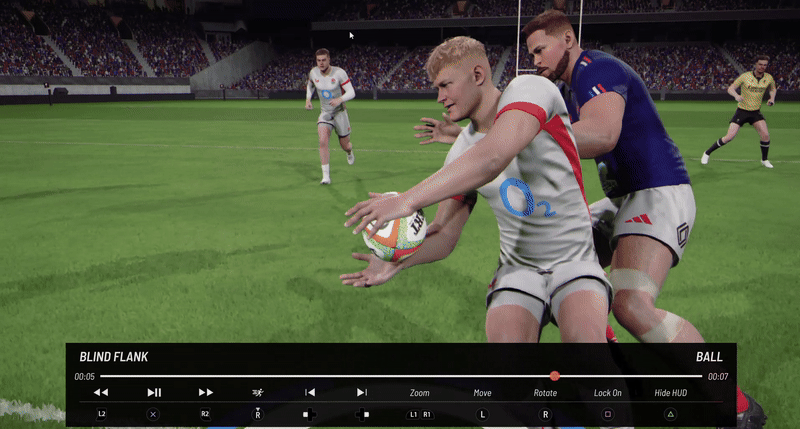Toggle Lock On for the camera
This screenshot has width=800, height=429.
click(608, 393)
